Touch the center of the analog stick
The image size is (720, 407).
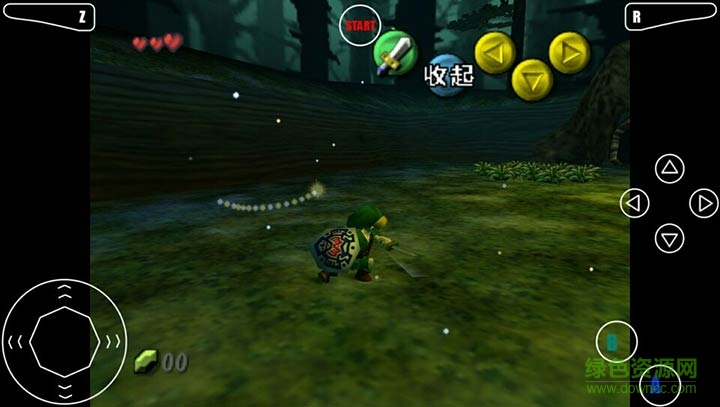click(63, 341)
